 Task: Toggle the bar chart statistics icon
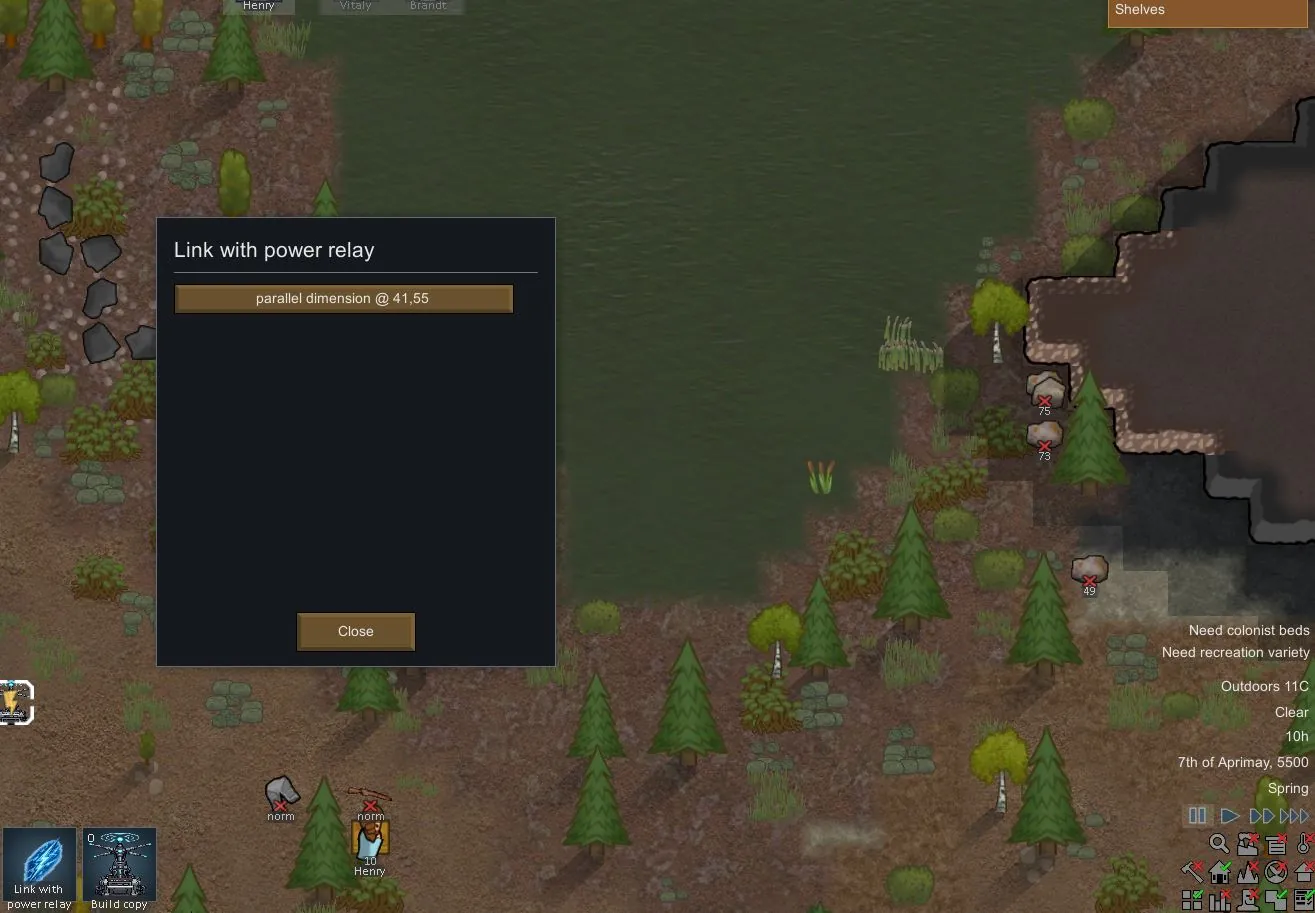point(1220,900)
